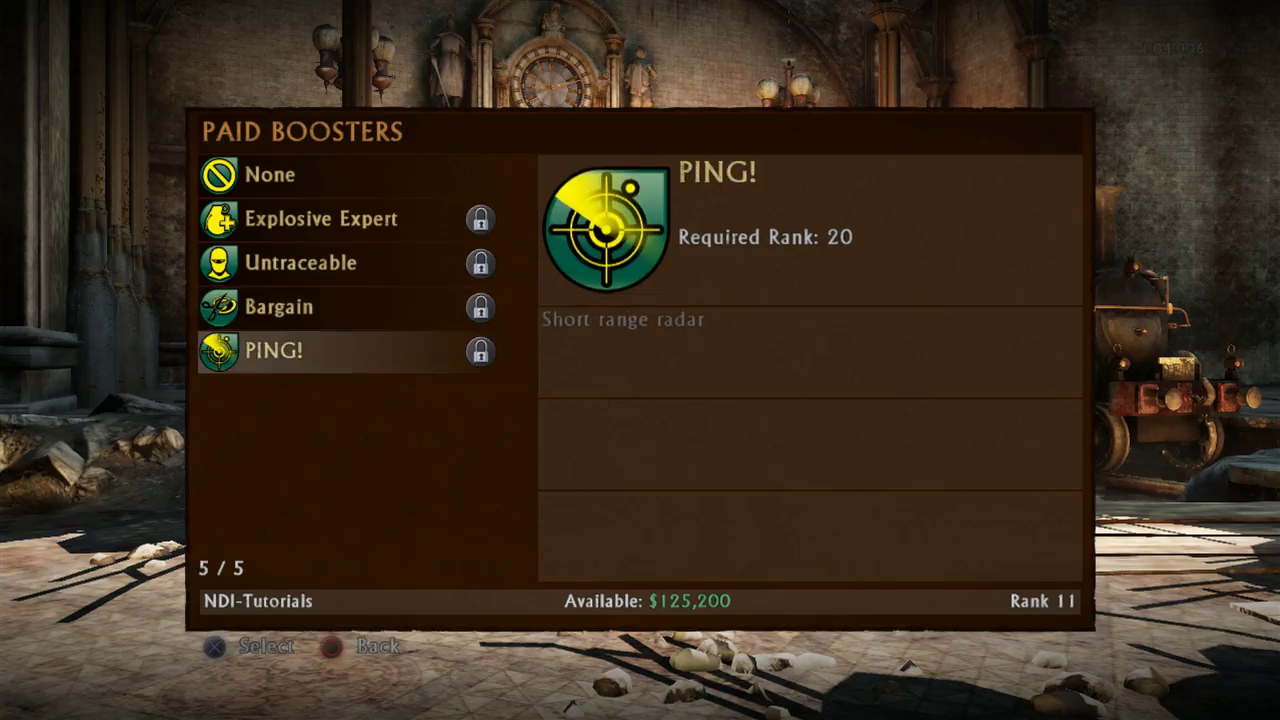Highlight the PING! booster row
Image resolution: width=1280 pixels, height=720 pixels.
coord(273,351)
